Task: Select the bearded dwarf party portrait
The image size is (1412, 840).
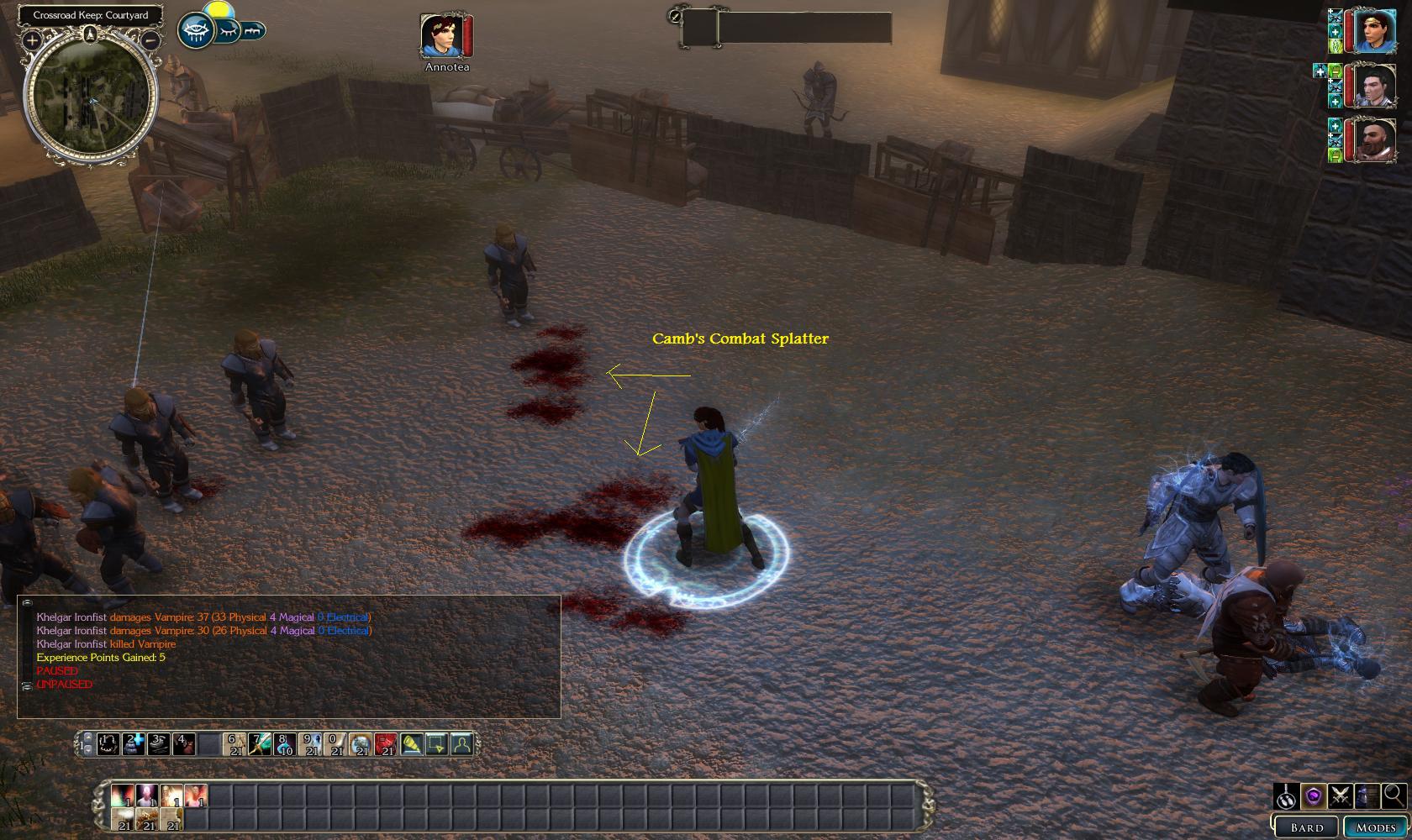Action: [1374, 139]
